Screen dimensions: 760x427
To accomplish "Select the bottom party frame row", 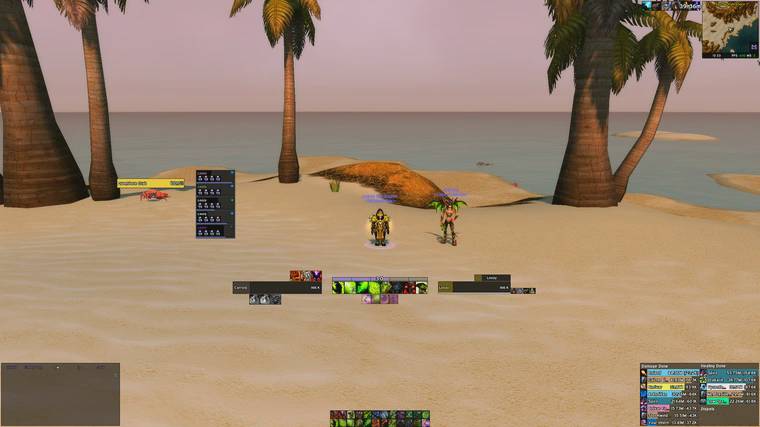I will (215, 231).
